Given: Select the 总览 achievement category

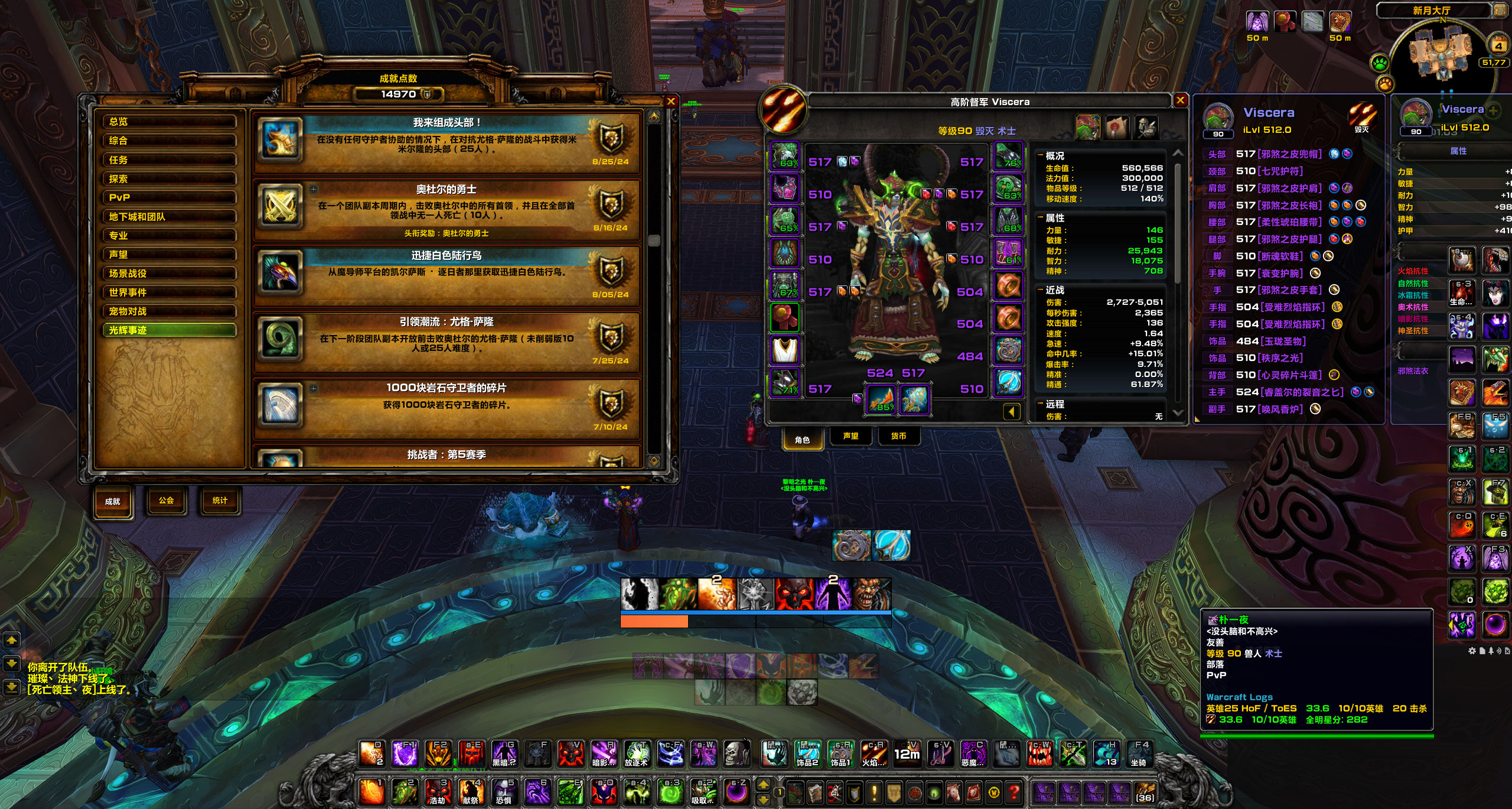Looking at the screenshot, I should click(170, 122).
